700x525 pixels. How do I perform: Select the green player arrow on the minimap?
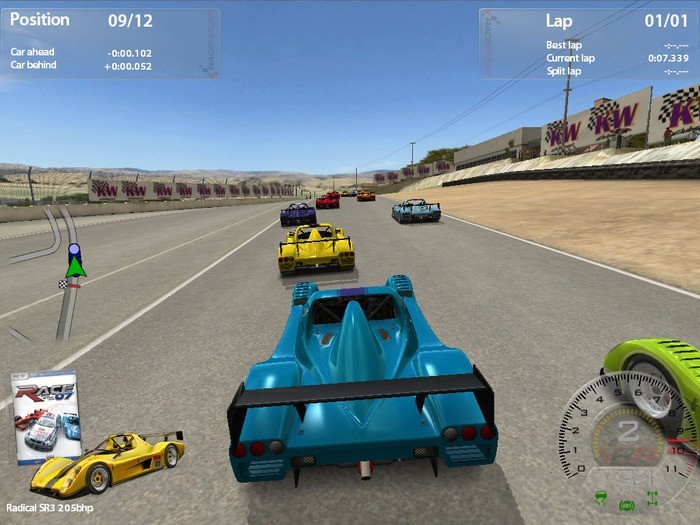coord(75,266)
